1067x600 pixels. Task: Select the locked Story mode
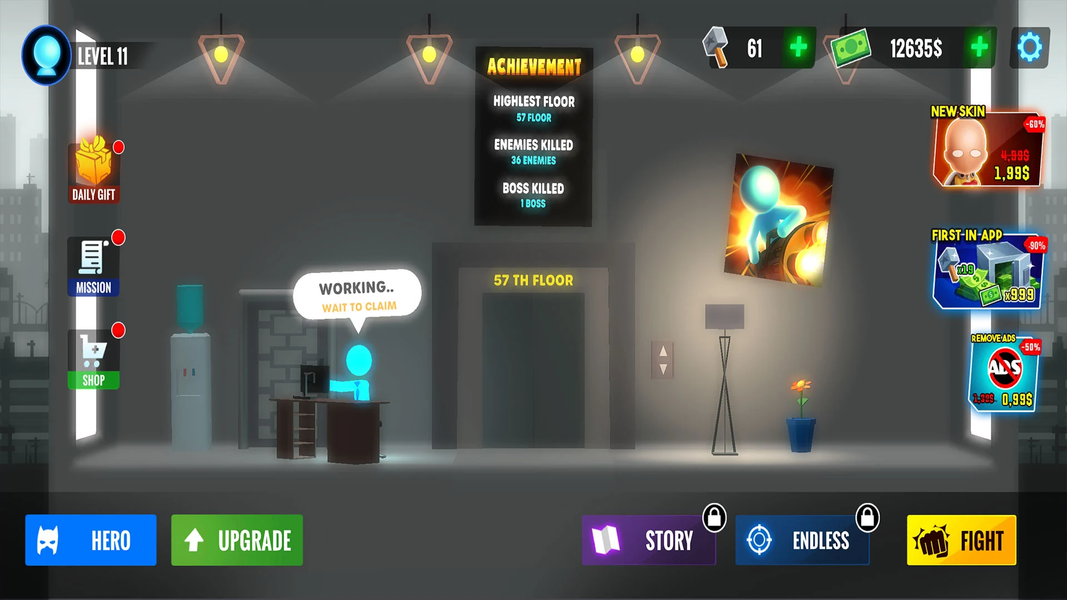click(x=649, y=541)
